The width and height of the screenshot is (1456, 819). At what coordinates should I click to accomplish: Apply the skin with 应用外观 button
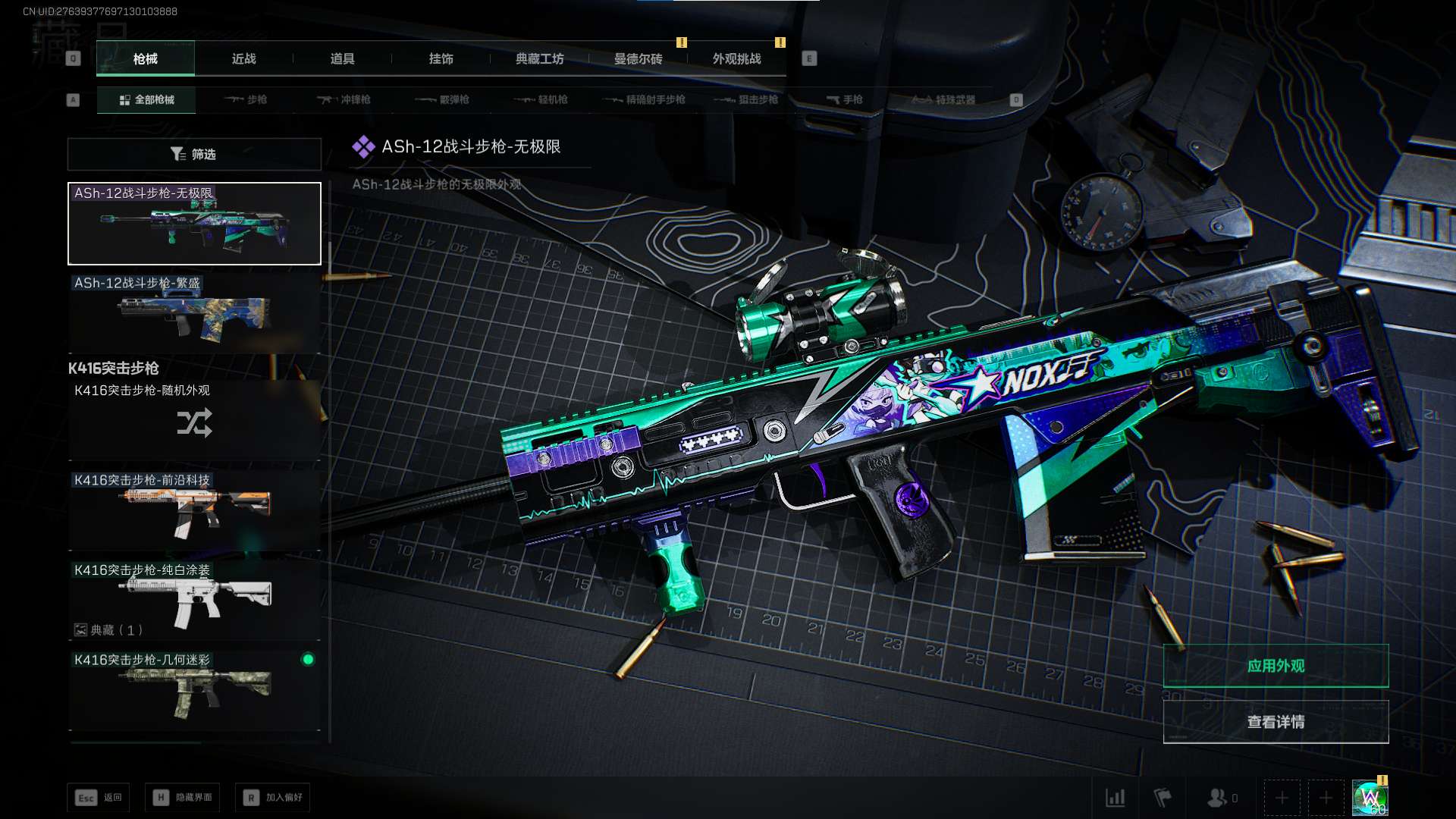(x=1276, y=666)
